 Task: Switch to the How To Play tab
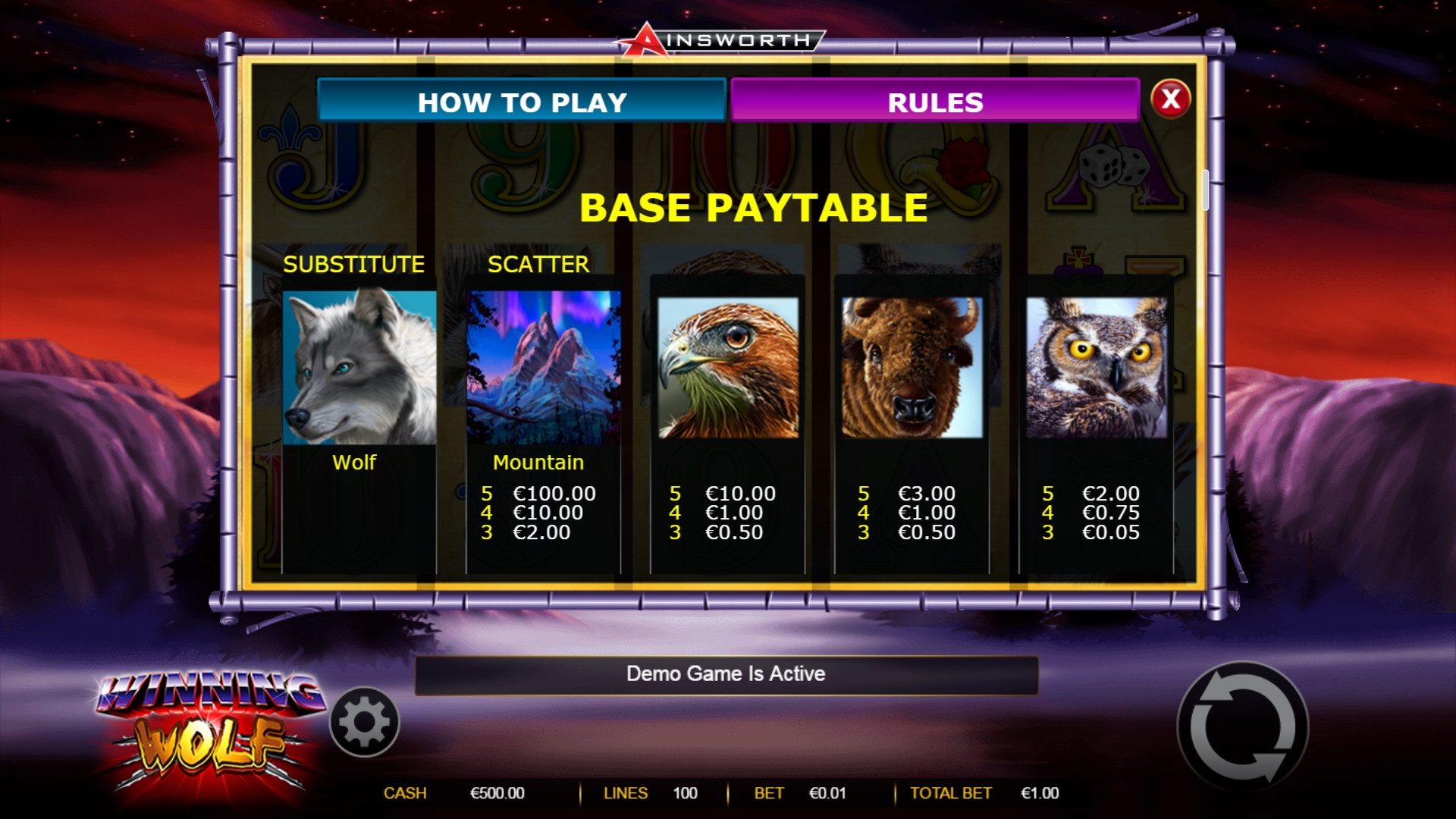(522, 102)
